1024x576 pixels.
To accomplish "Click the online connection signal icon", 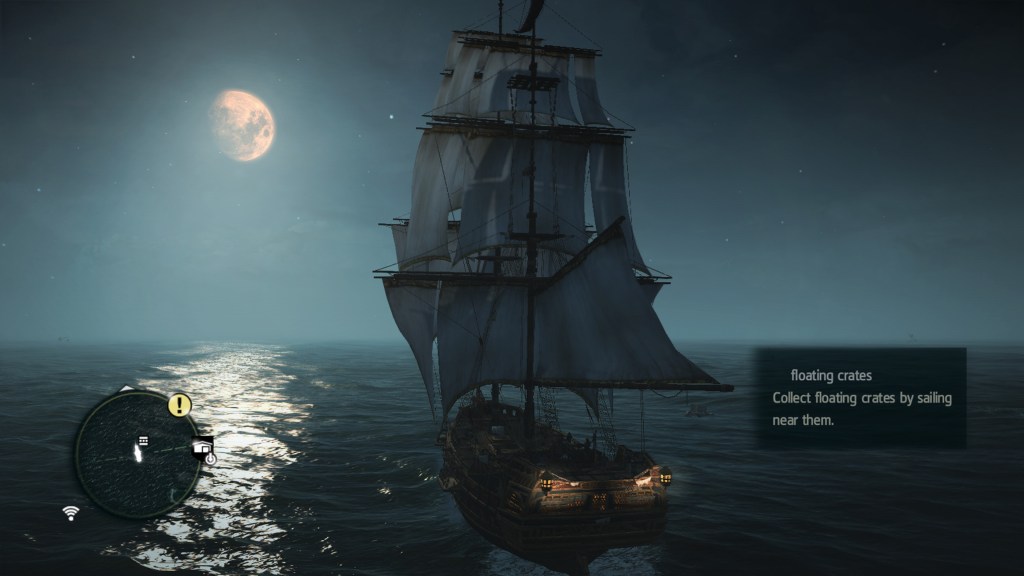I will tap(71, 513).
